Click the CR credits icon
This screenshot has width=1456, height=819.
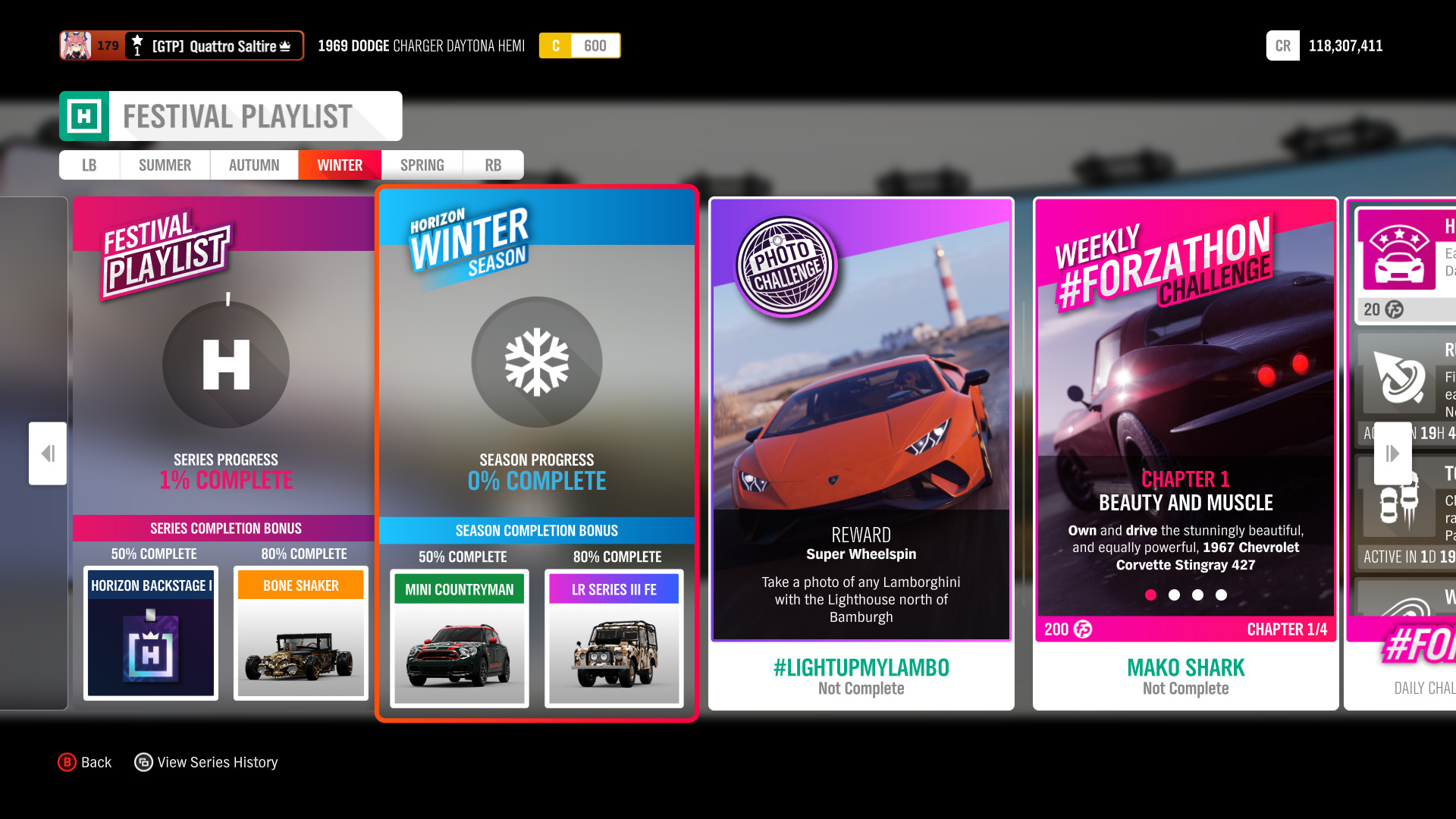1282,45
